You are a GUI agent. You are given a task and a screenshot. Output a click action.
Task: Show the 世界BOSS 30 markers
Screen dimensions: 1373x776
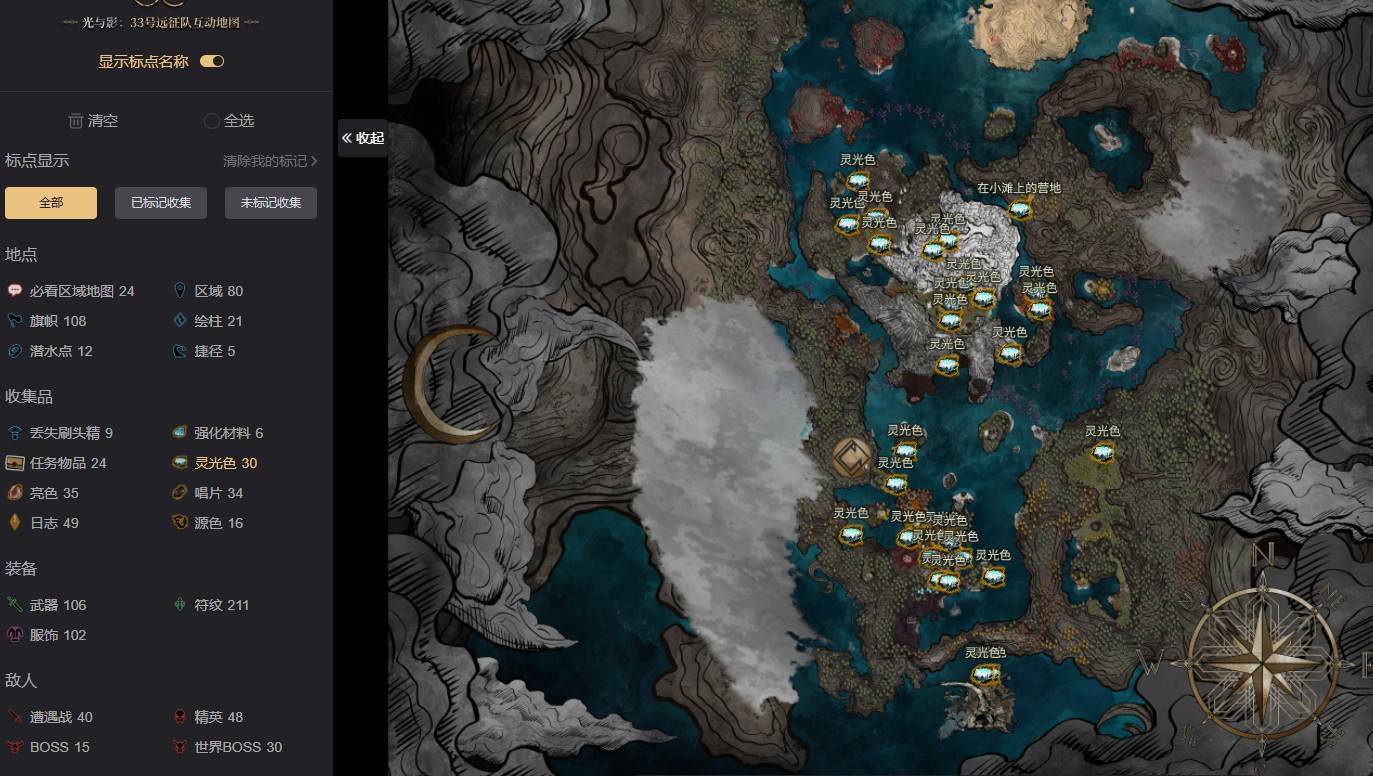point(227,747)
